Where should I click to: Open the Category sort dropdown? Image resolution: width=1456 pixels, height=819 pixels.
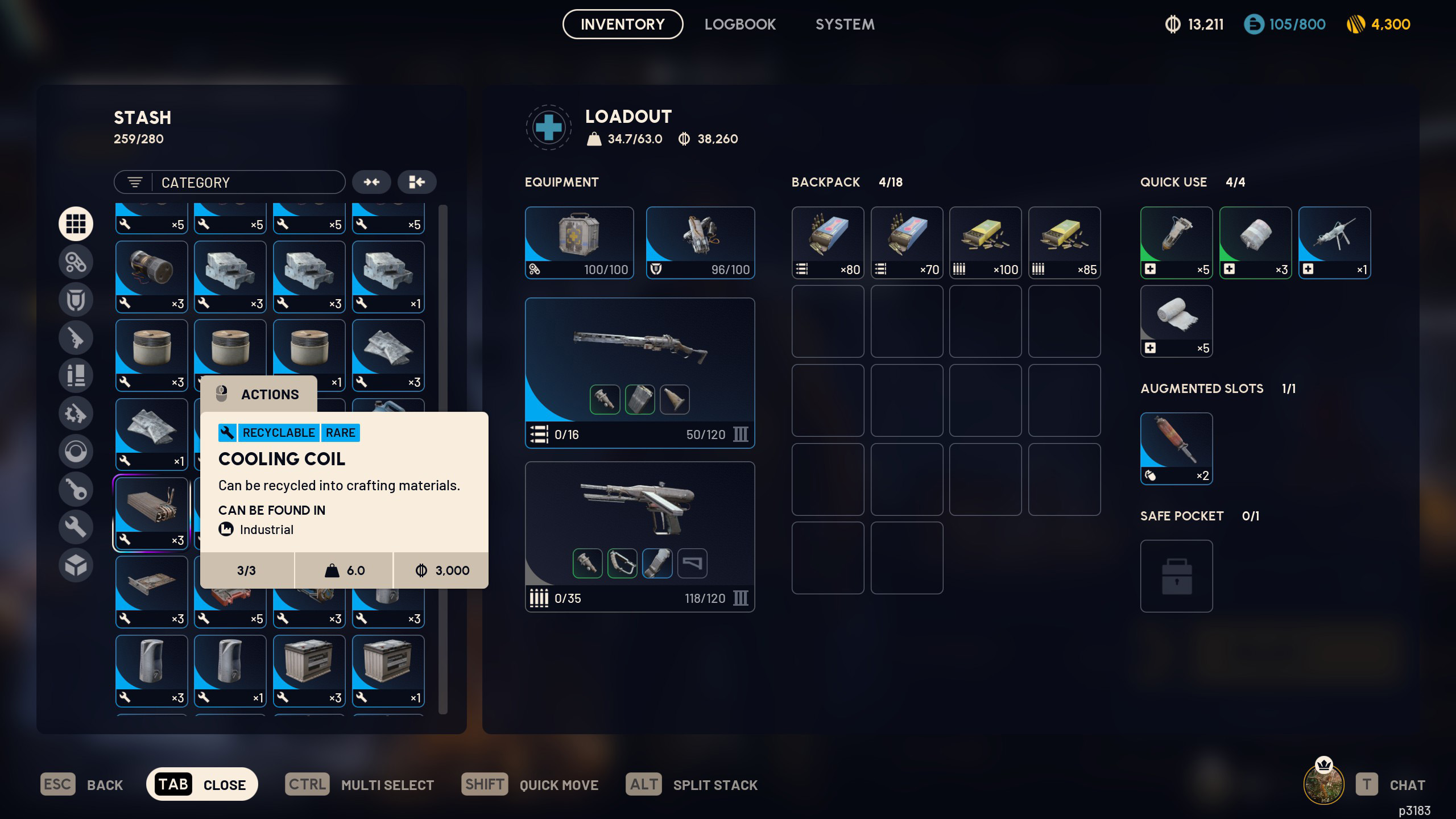click(x=230, y=183)
